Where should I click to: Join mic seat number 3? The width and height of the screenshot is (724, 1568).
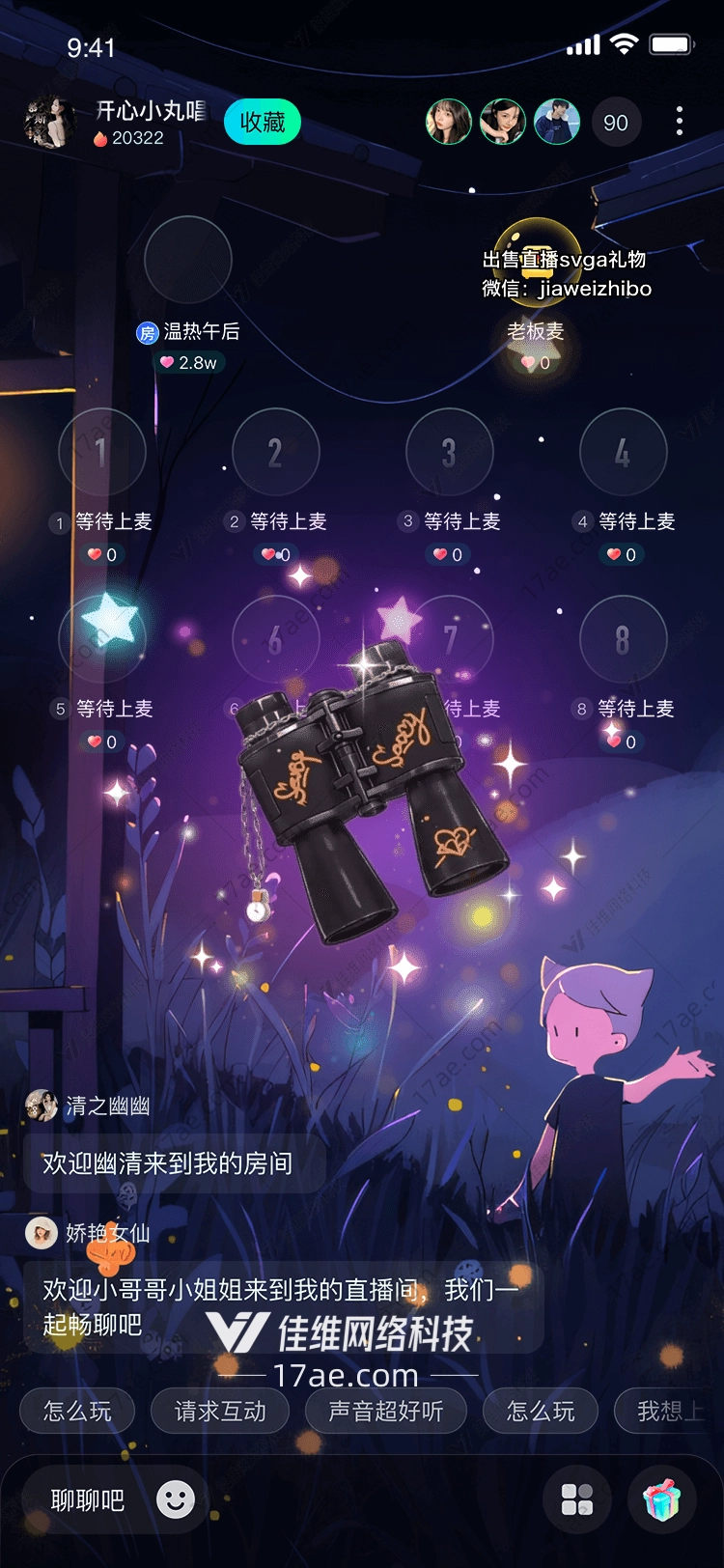coord(449,452)
